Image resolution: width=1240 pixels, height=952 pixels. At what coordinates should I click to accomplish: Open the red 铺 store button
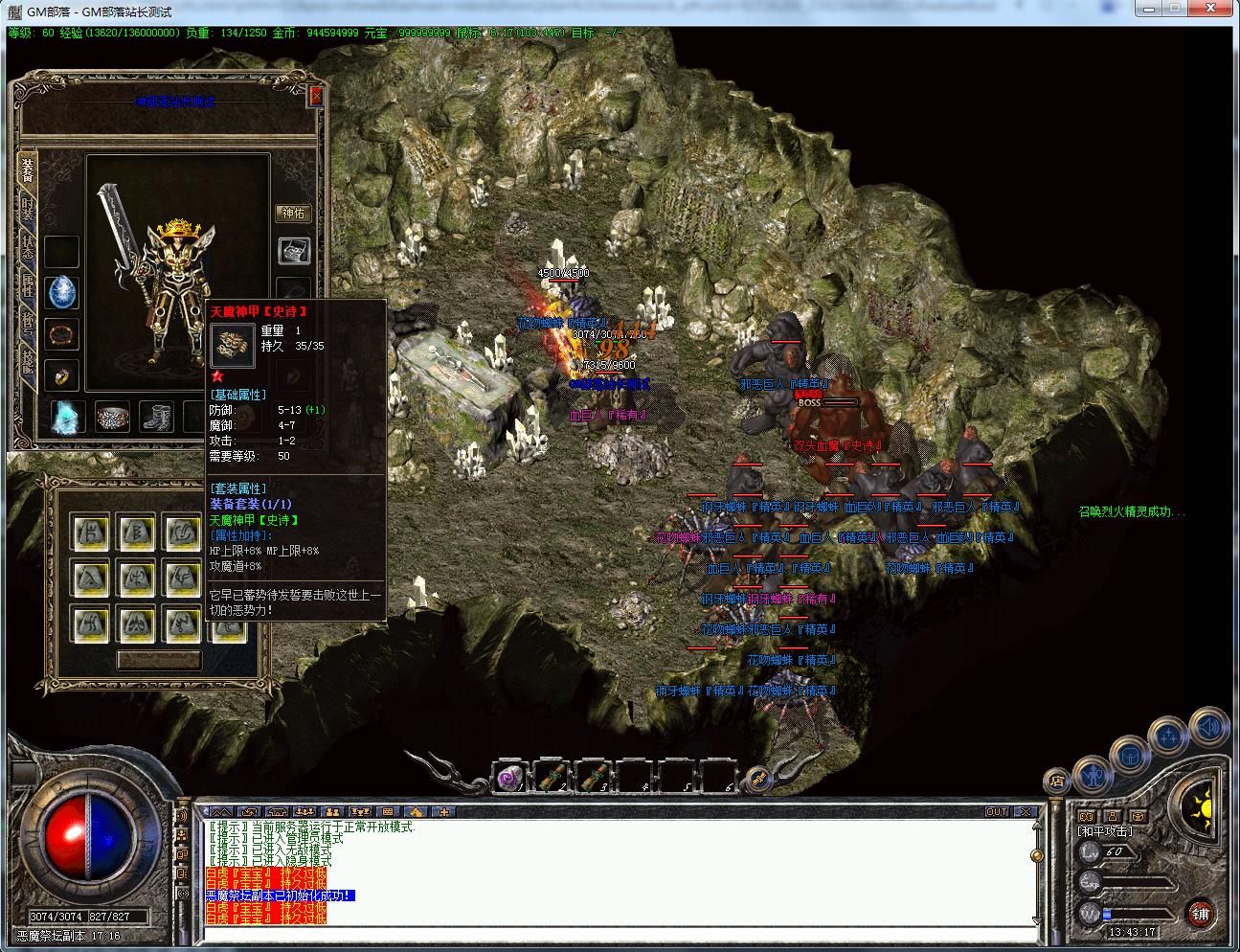[x=1201, y=914]
